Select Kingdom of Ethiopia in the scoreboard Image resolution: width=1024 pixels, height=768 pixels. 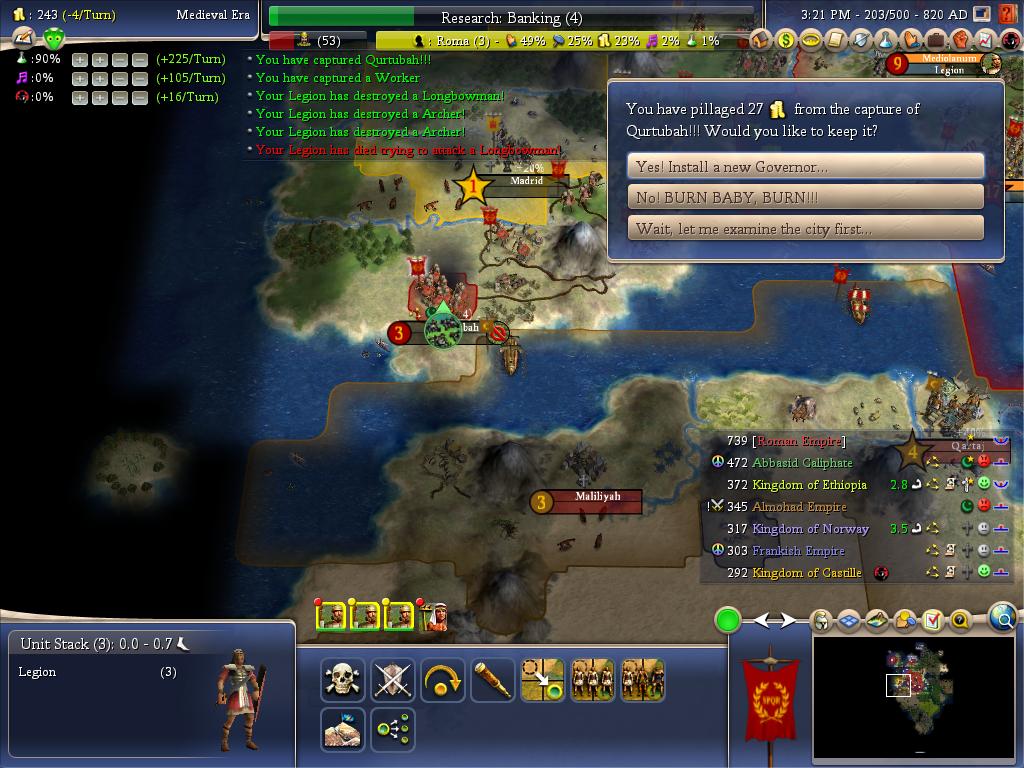click(x=809, y=485)
